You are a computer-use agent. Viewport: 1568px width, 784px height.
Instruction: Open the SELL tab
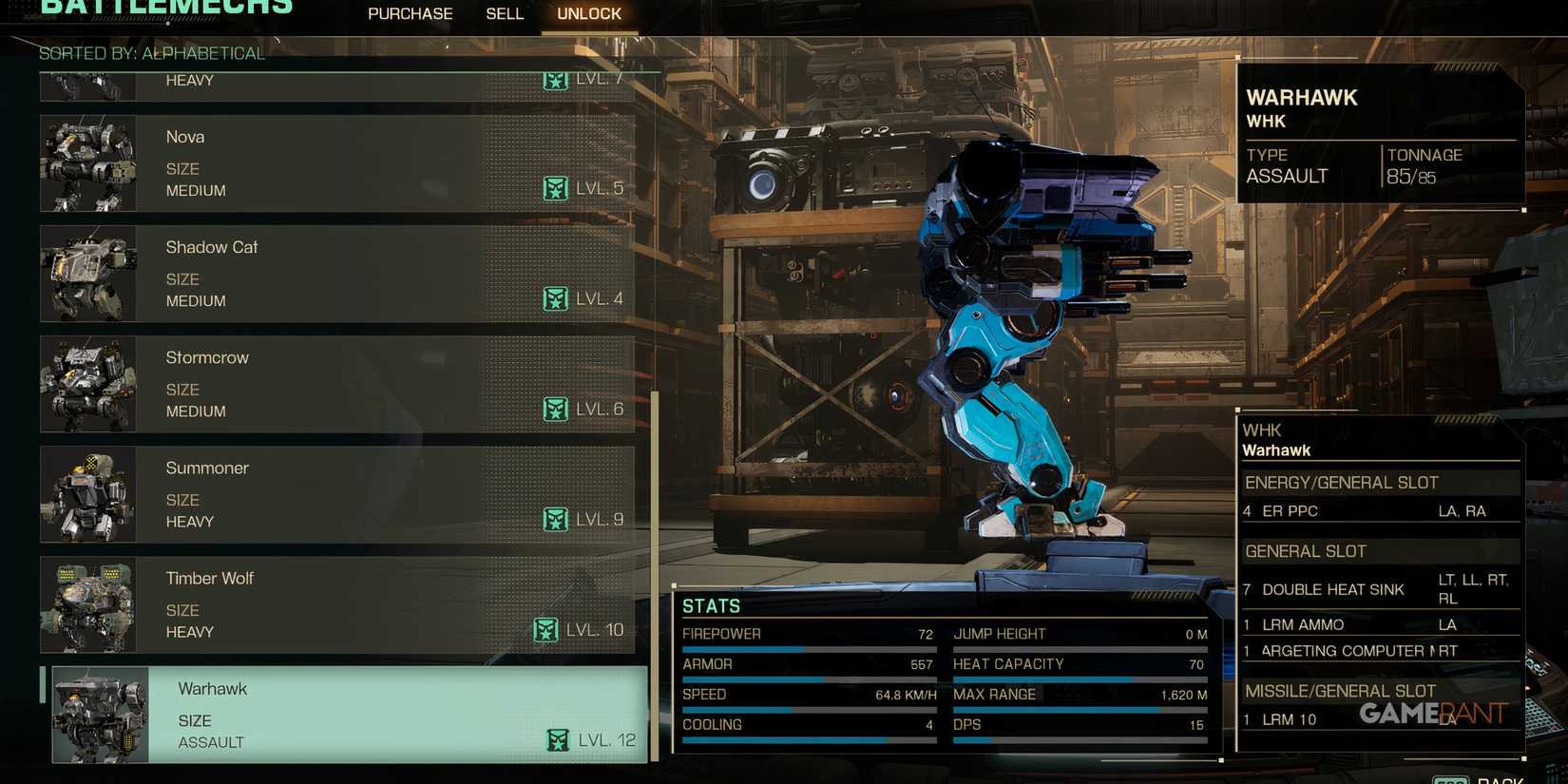[505, 13]
